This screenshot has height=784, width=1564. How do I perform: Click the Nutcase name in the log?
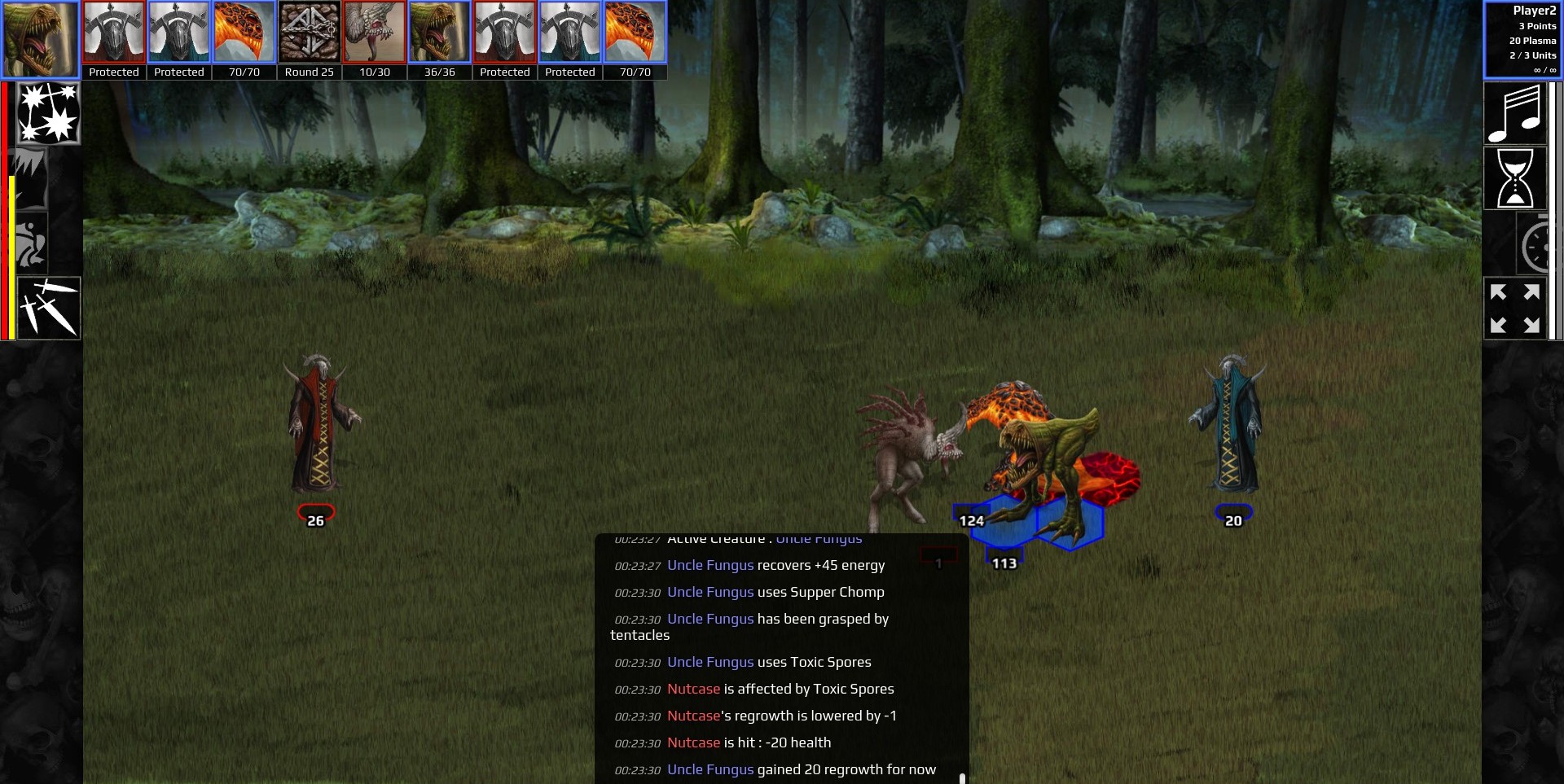coord(694,689)
